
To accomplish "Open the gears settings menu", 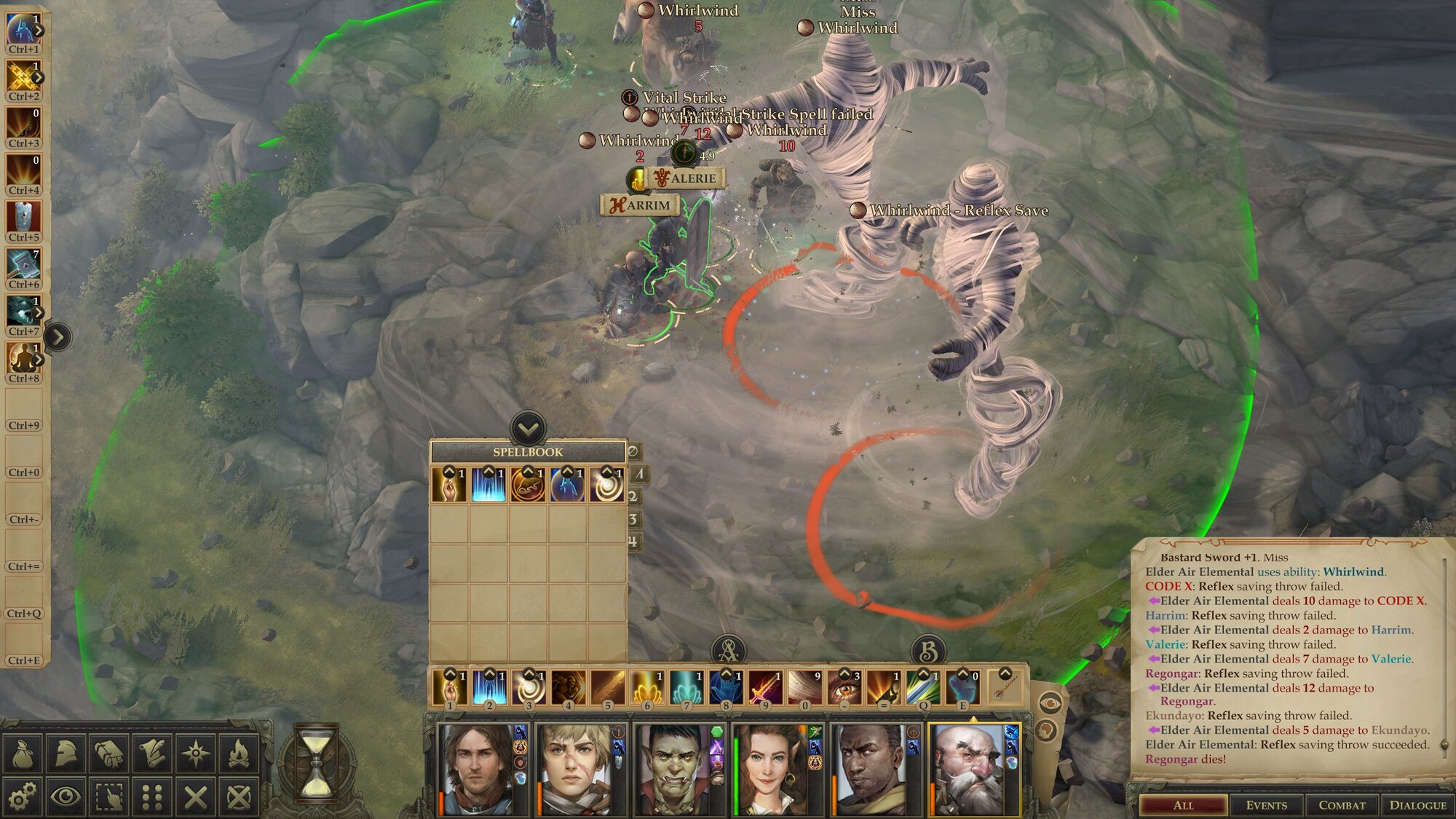I will (23, 796).
